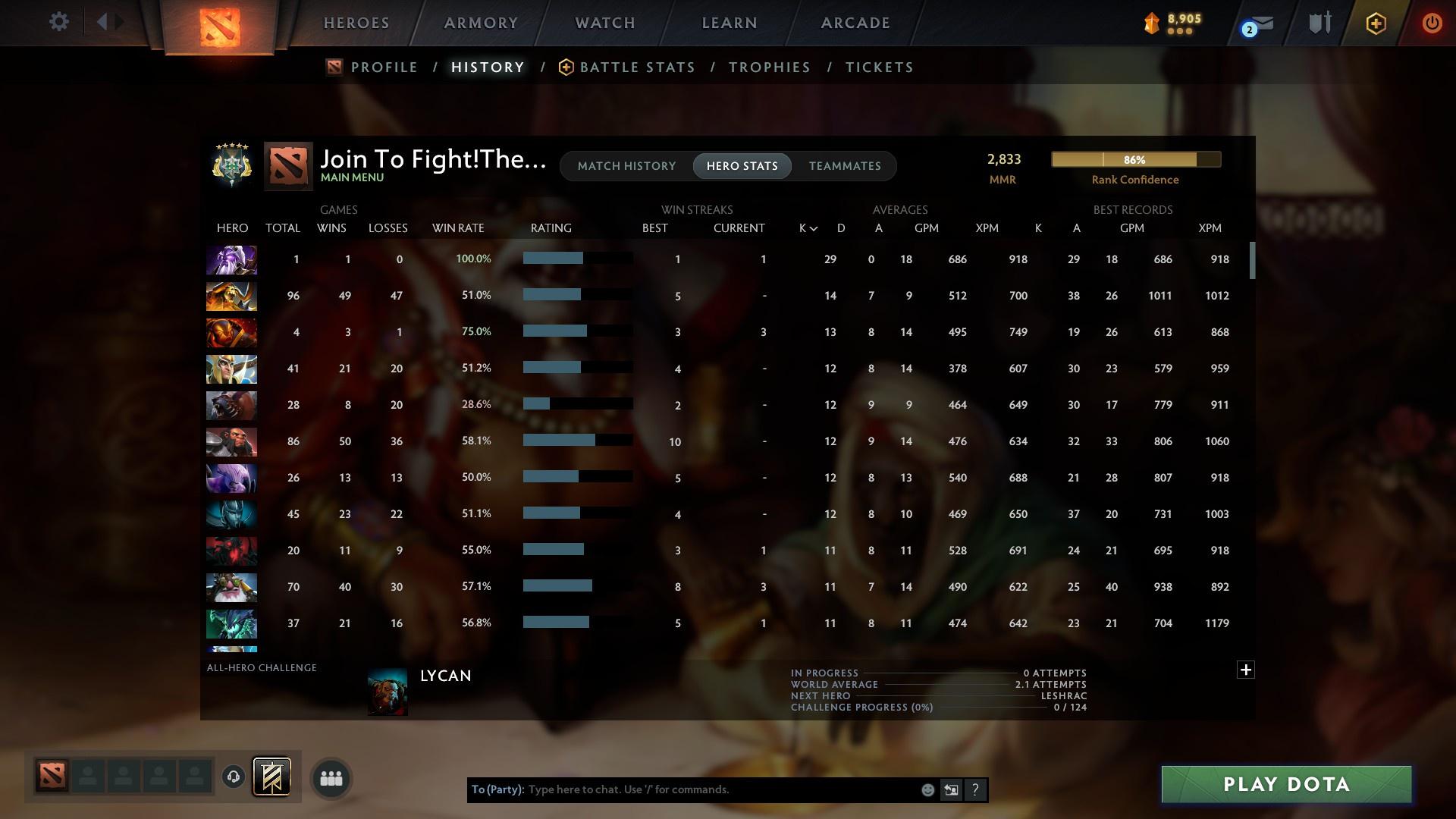Click the emoticon icon in the chat bar
Viewport: 1456px width, 819px height.
point(927,789)
